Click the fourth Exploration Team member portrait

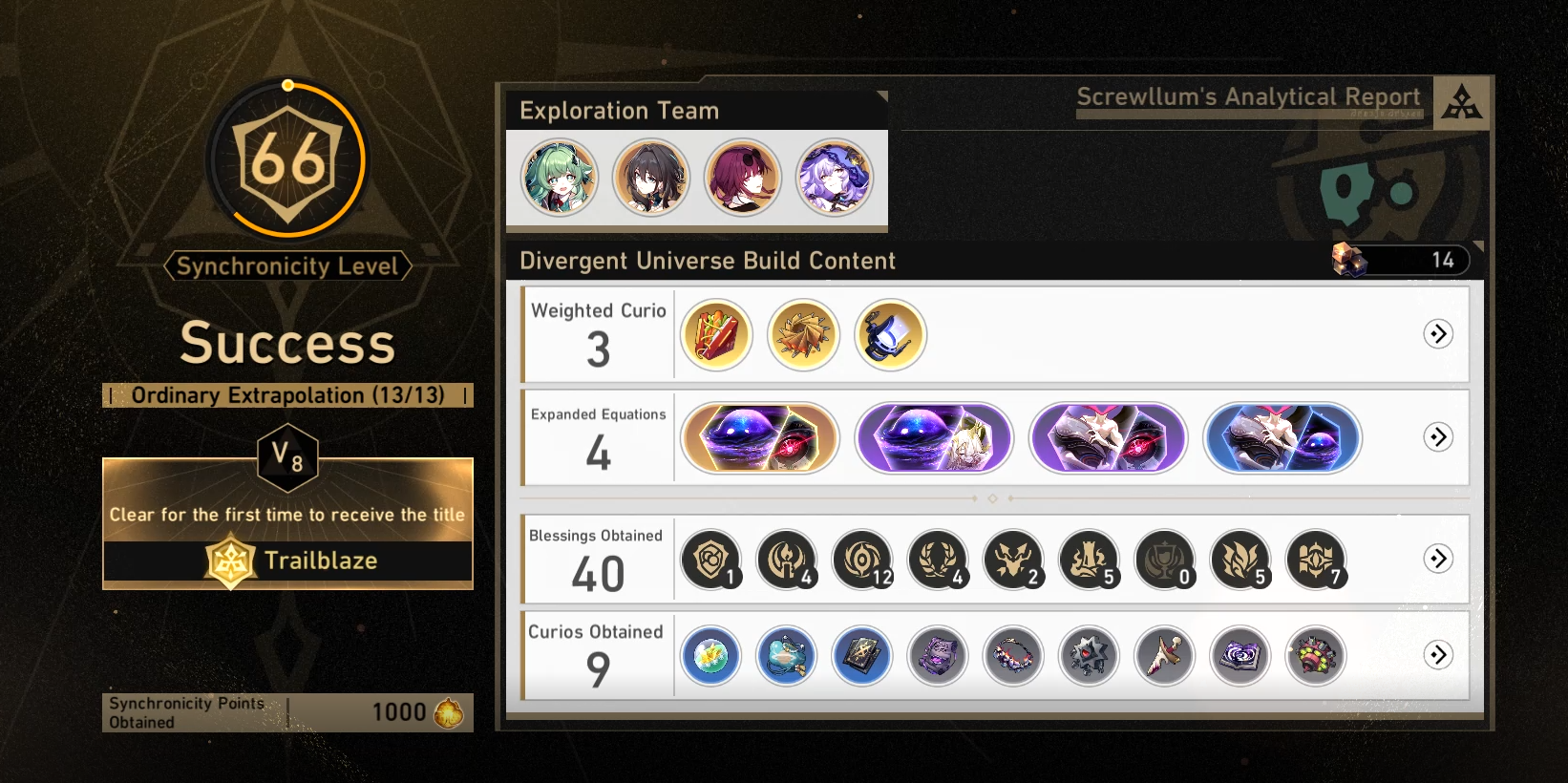836,177
